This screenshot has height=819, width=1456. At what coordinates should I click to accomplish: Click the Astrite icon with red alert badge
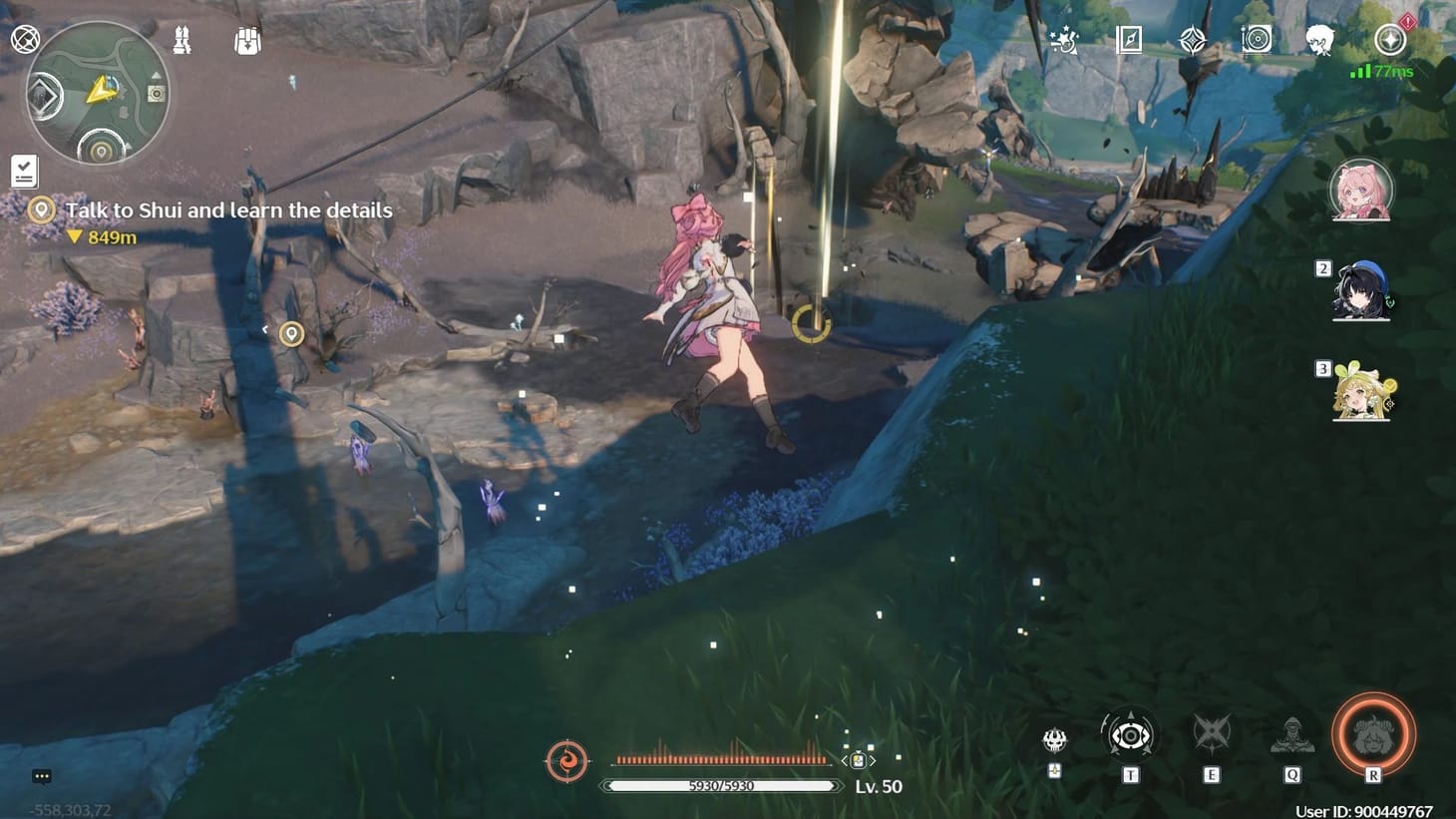click(1392, 41)
